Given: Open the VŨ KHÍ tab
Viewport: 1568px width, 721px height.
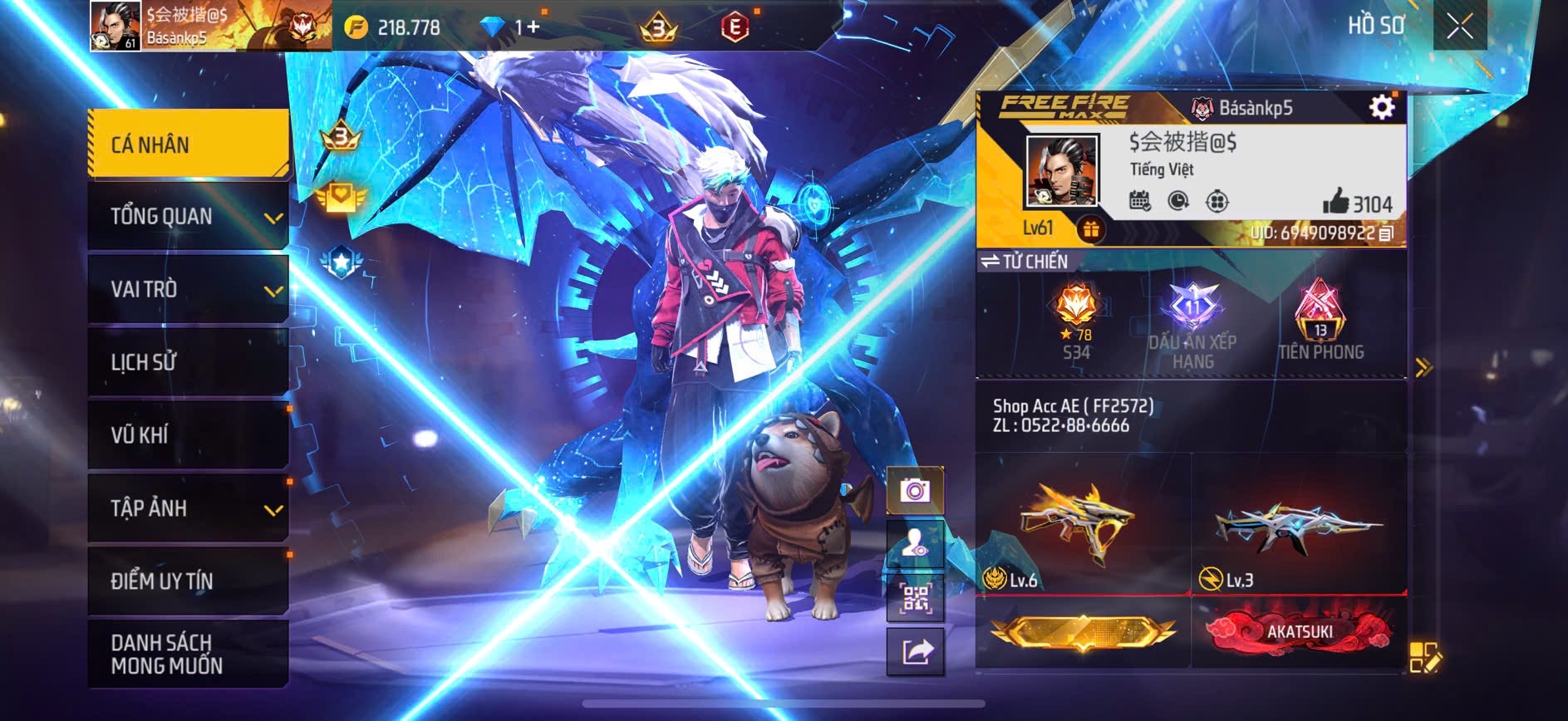Looking at the screenshot, I should point(188,434).
